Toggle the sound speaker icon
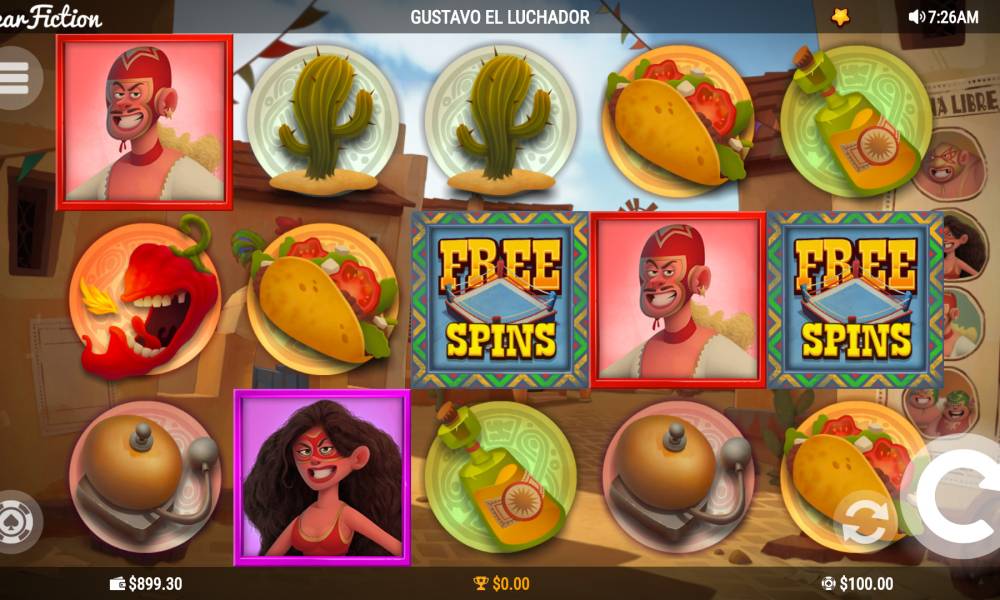 pyautogui.click(x=915, y=17)
